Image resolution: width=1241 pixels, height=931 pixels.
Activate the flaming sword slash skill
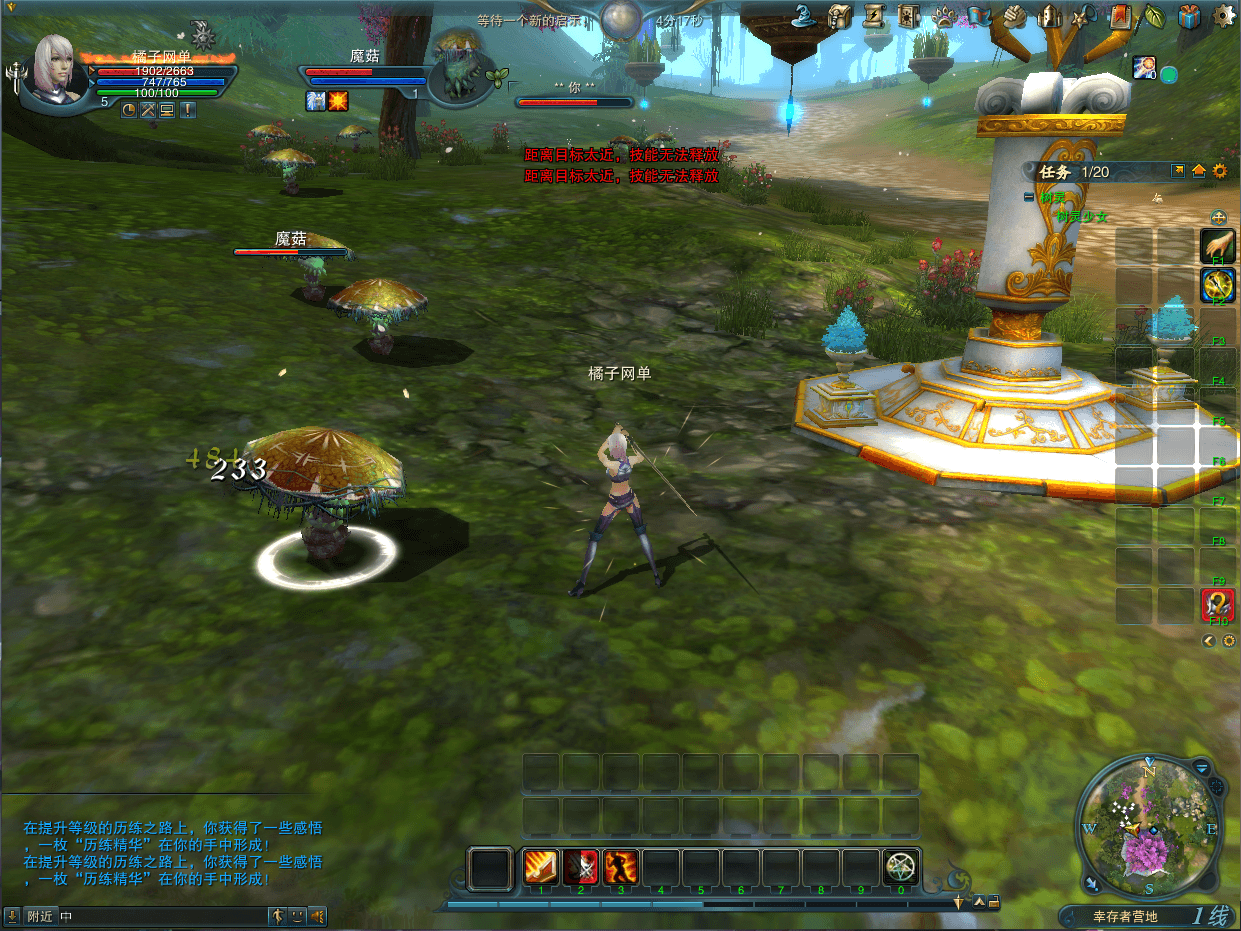coord(541,866)
